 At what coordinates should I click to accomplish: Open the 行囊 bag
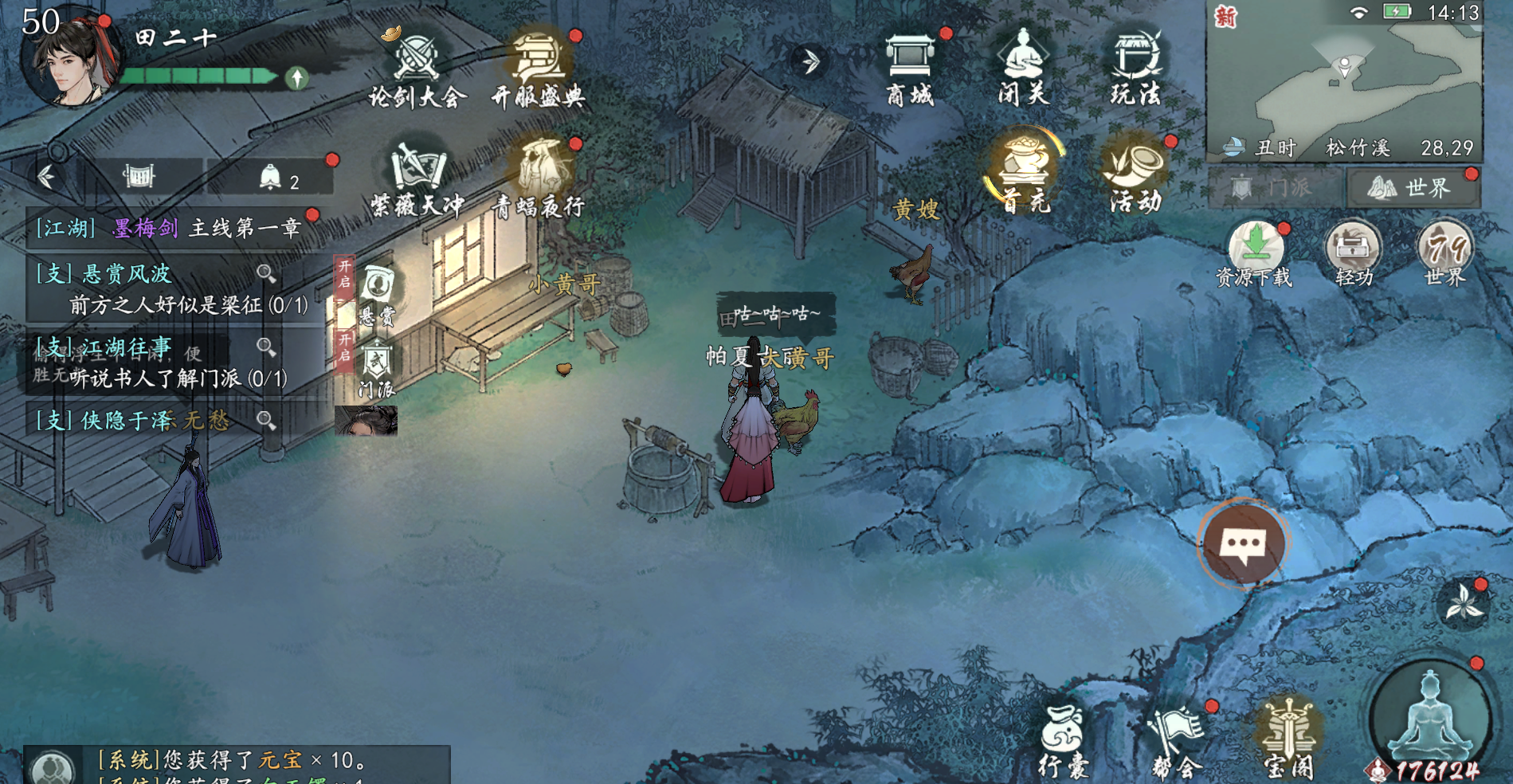pyautogui.click(x=1063, y=741)
